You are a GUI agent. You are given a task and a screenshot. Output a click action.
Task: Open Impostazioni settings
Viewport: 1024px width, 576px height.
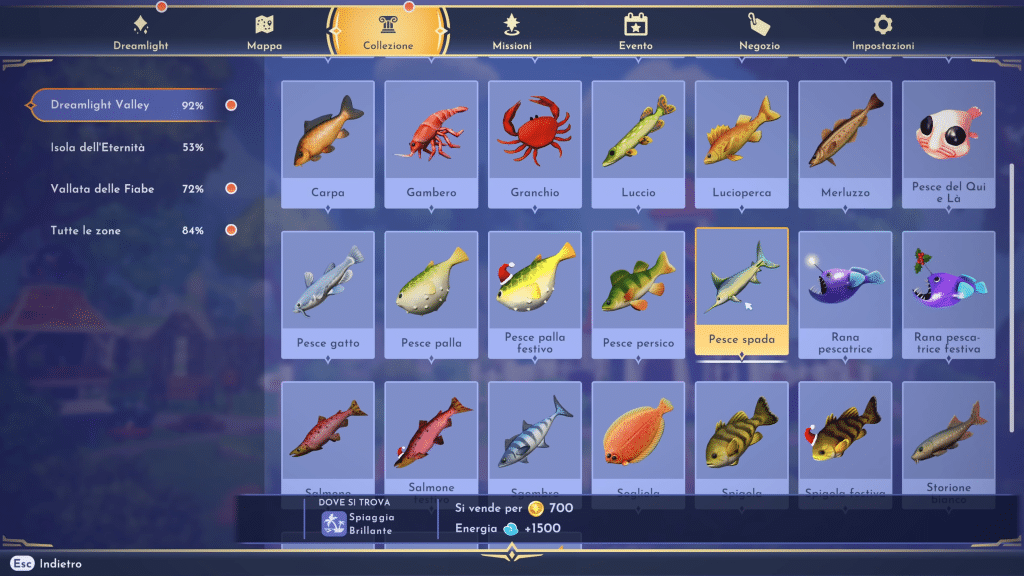click(x=882, y=32)
